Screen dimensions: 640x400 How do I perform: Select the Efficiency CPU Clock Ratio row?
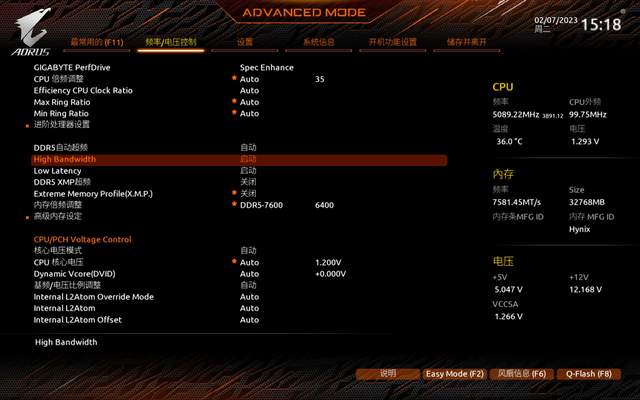click(83, 90)
